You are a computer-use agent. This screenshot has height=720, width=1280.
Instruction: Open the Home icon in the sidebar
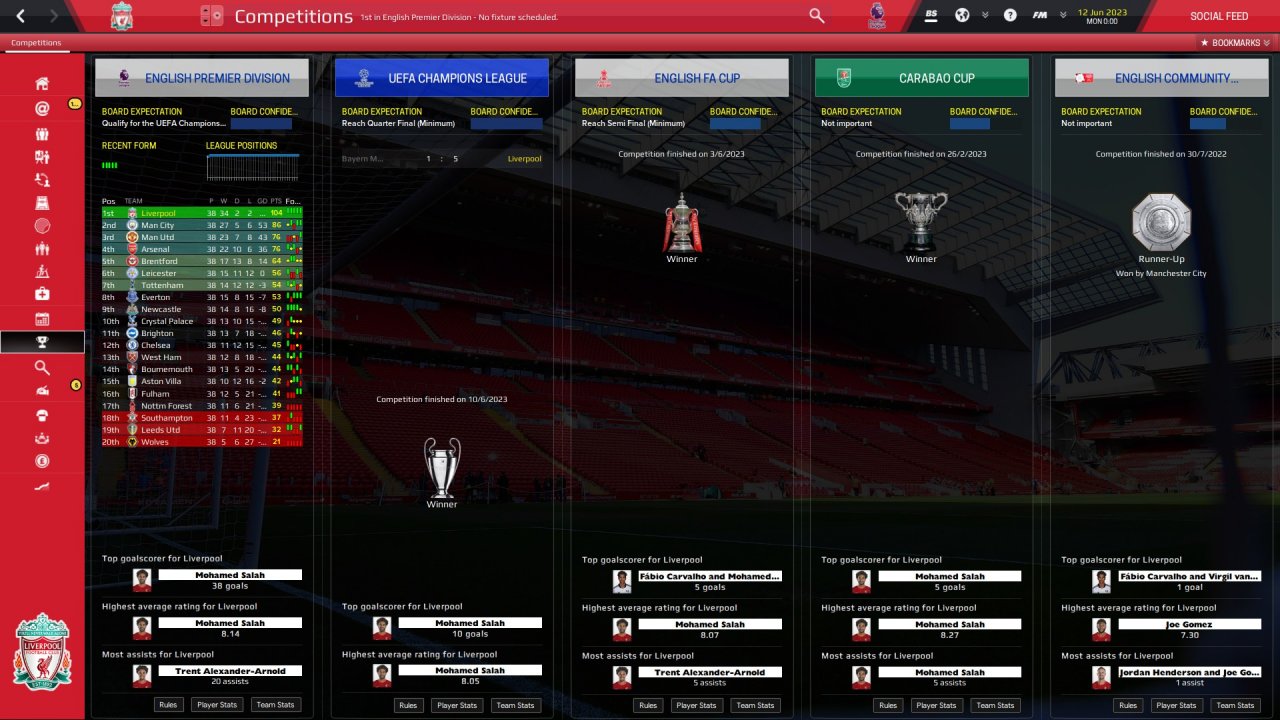tap(42, 83)
